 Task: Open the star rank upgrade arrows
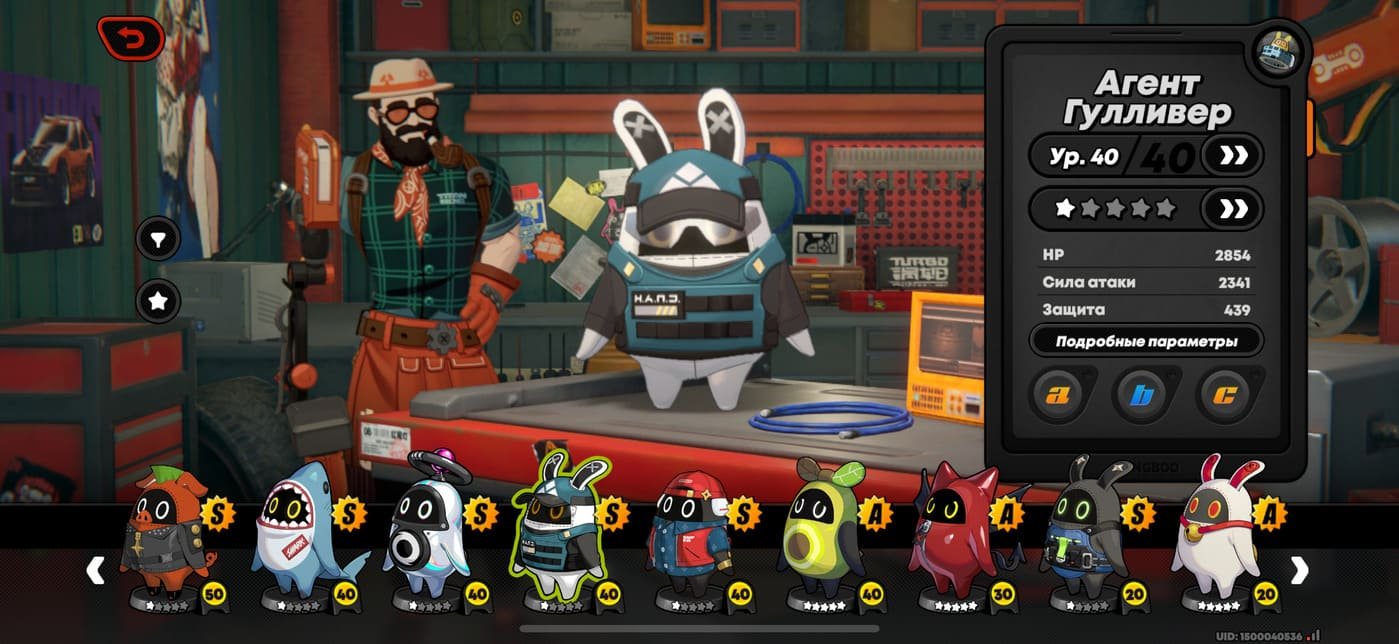click(1231, 209)
